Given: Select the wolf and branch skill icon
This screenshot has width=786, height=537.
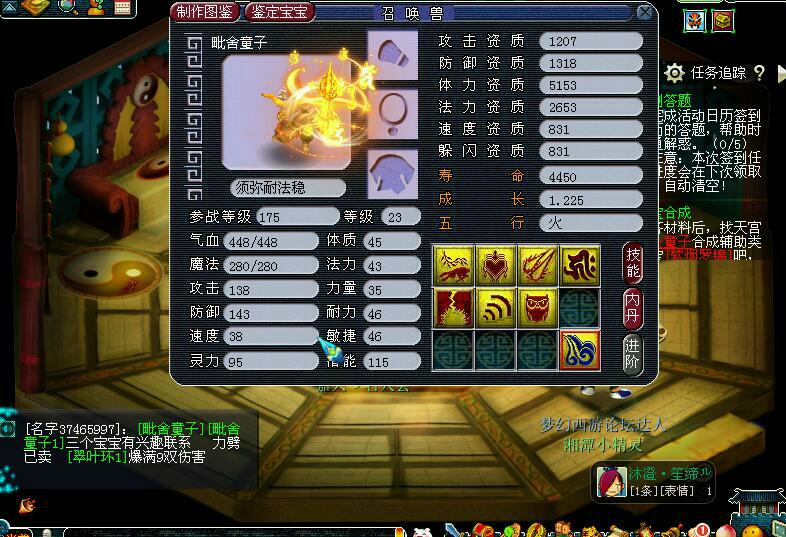Looking at the screenshot, I should [453, 266].
